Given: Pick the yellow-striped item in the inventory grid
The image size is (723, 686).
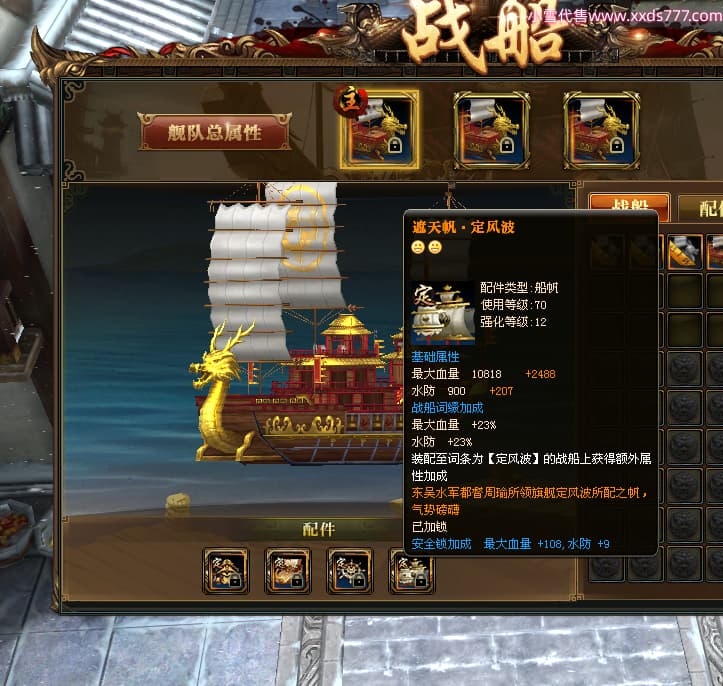Looking at the screenshot, I should coord(685,252).
